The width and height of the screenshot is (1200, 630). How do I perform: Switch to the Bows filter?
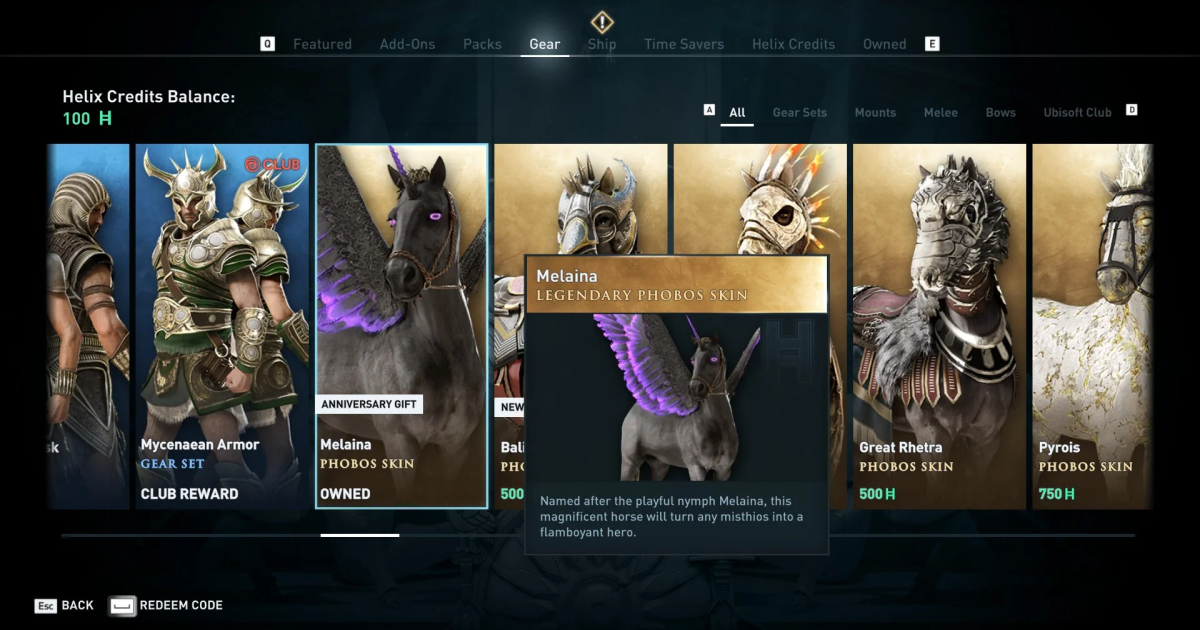(1001, 112)
